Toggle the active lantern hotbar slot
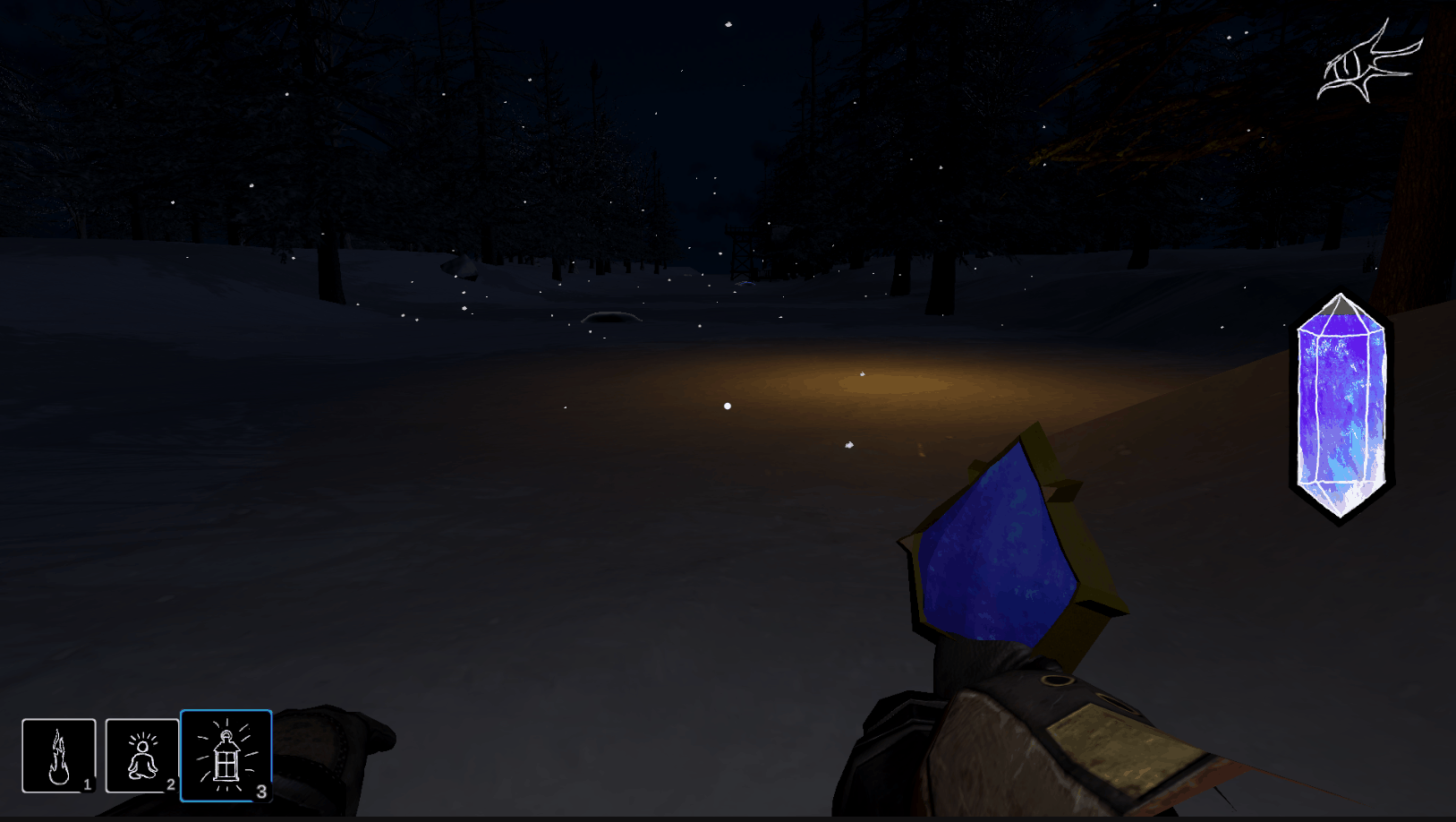 pos(226,755)
